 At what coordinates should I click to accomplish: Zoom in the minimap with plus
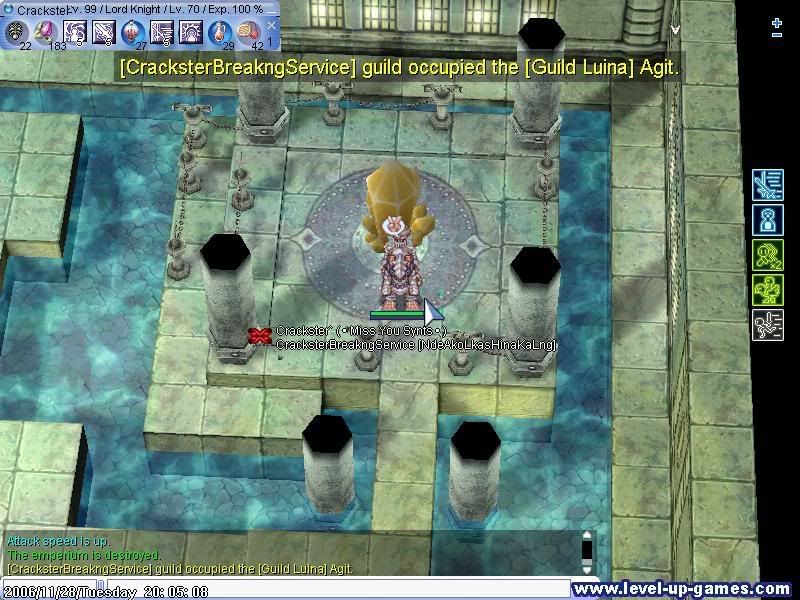coord(777,21)
